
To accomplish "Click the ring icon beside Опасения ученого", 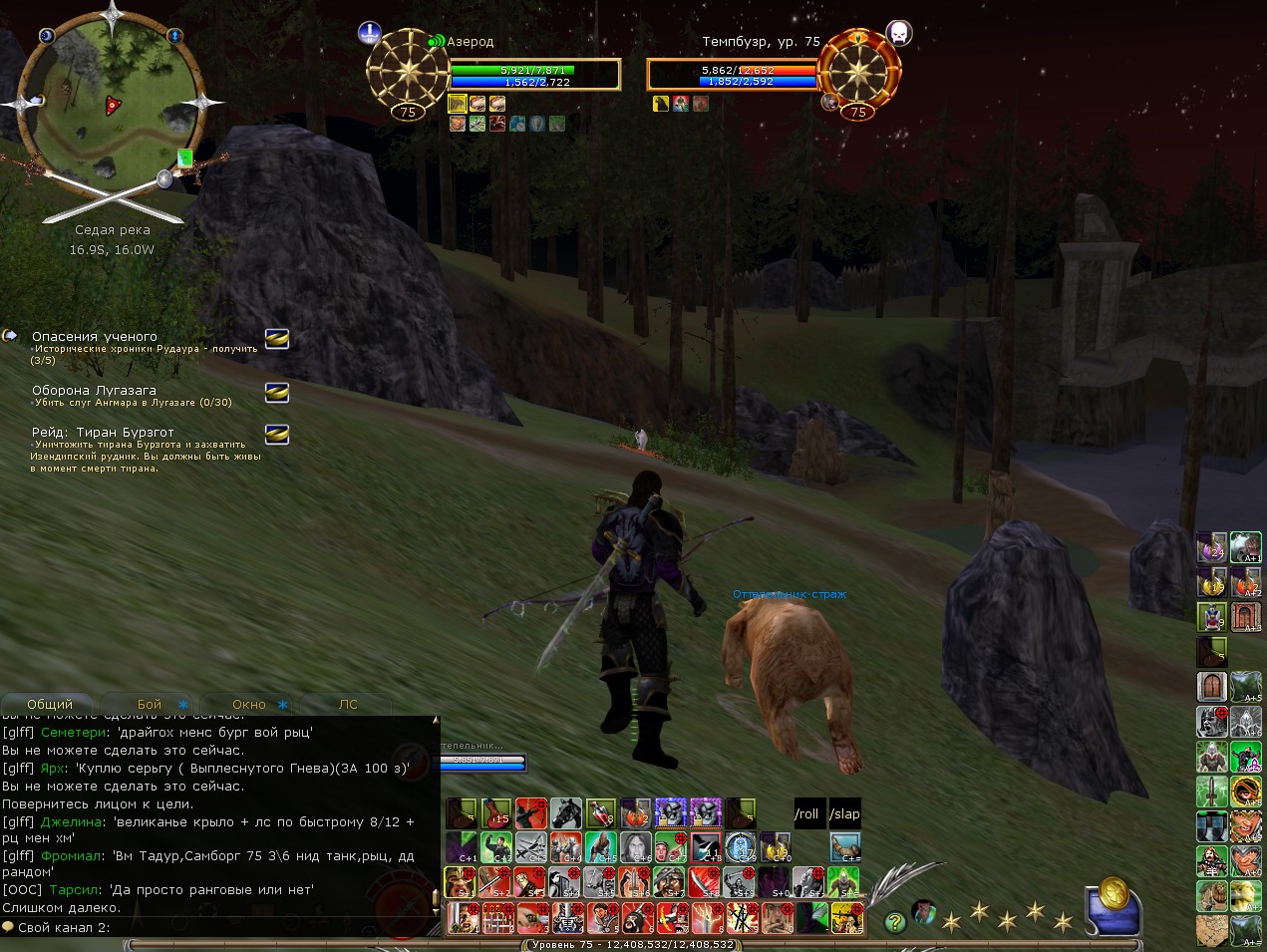I will pos(277,339).
